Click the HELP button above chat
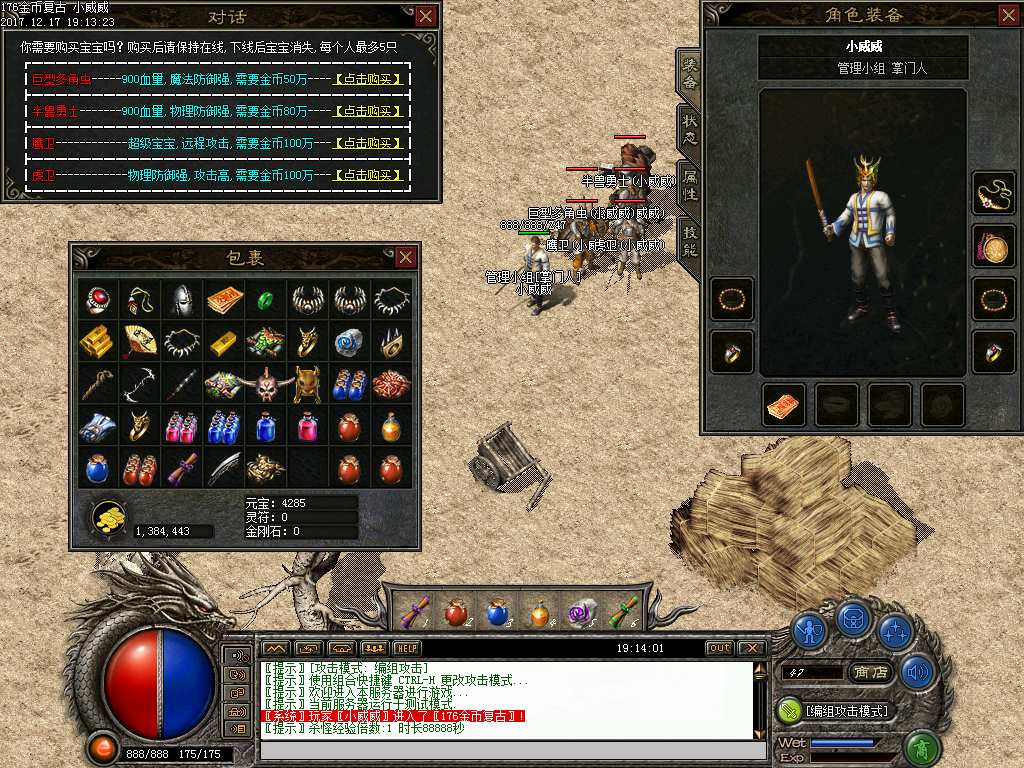This screenshot has width=1024, height=768. click(x=407, y=648)
